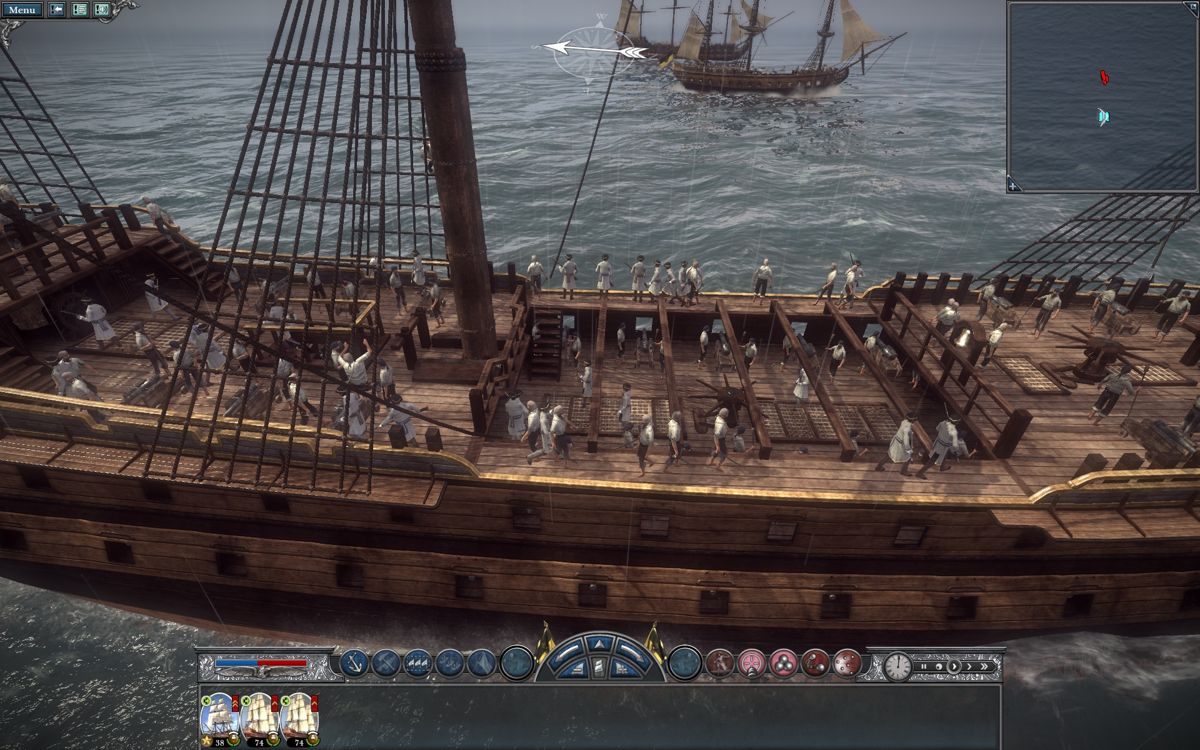Screen dimensions: 1200x750
Task: Click the exclamation arrow notification button
Action: click(56, 10)
